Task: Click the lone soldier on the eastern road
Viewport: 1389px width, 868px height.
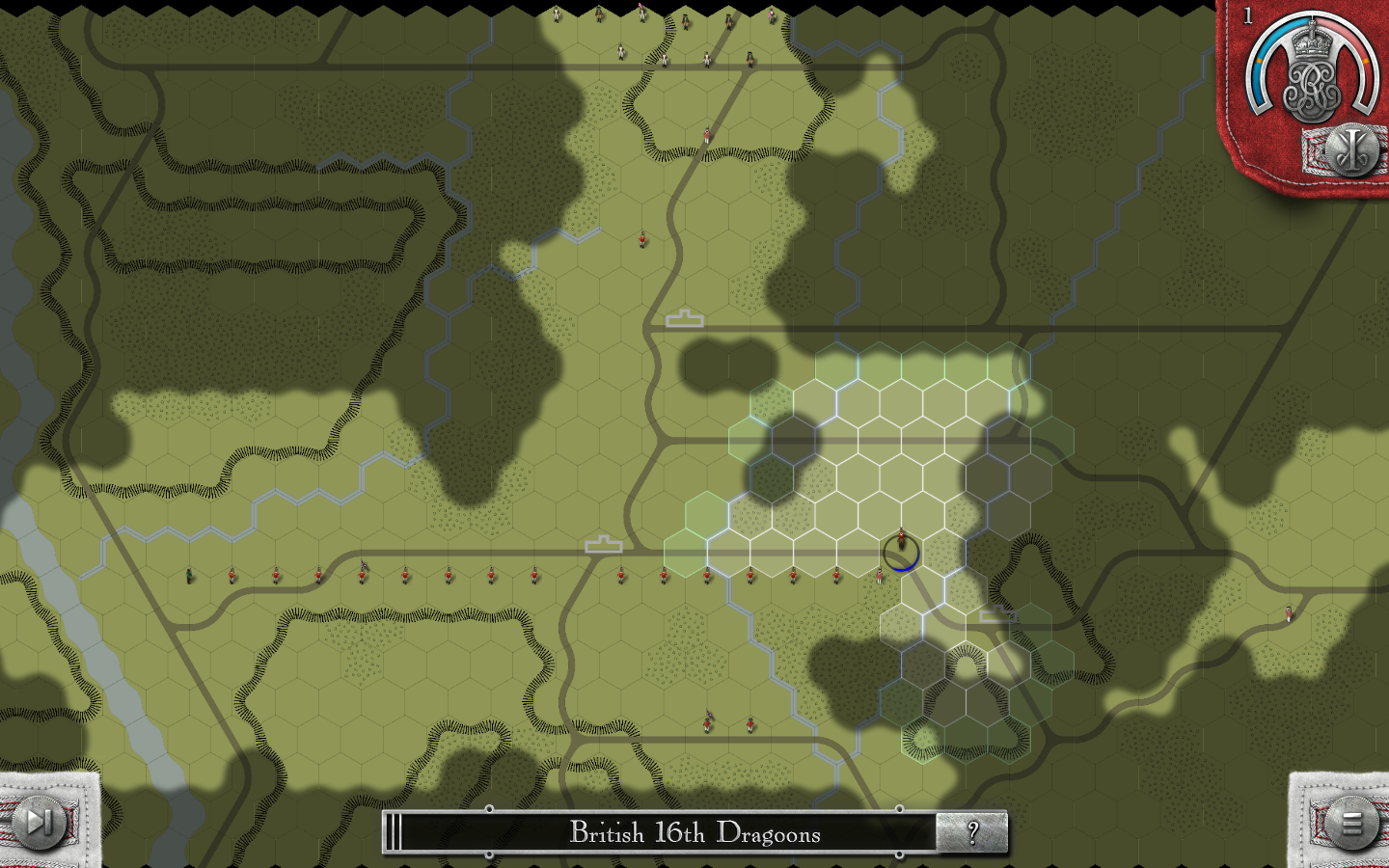Action: click(1287, 614)
